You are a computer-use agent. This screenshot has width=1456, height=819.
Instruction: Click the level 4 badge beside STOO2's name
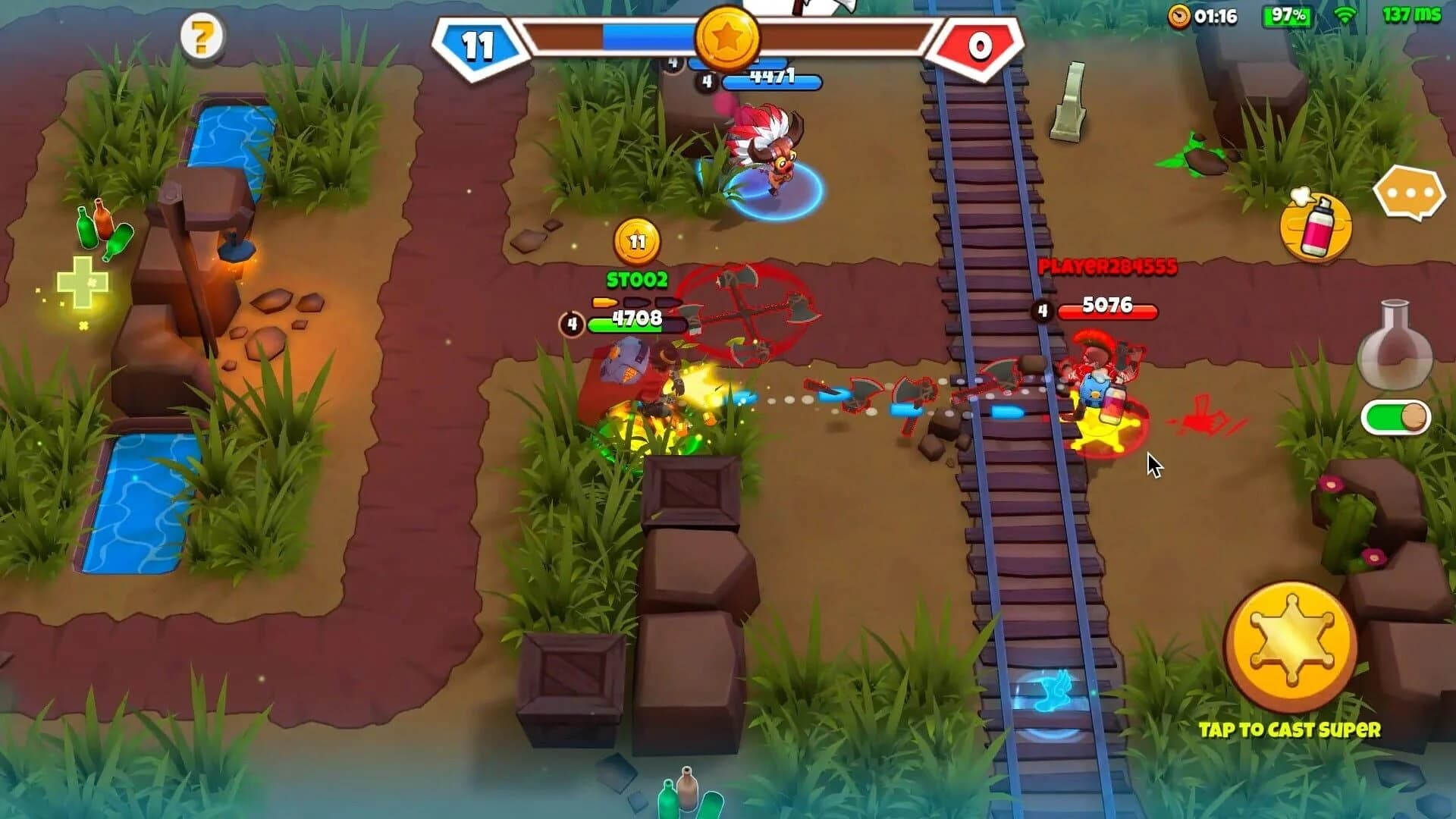pyautogui.click(x=571, y=322)
